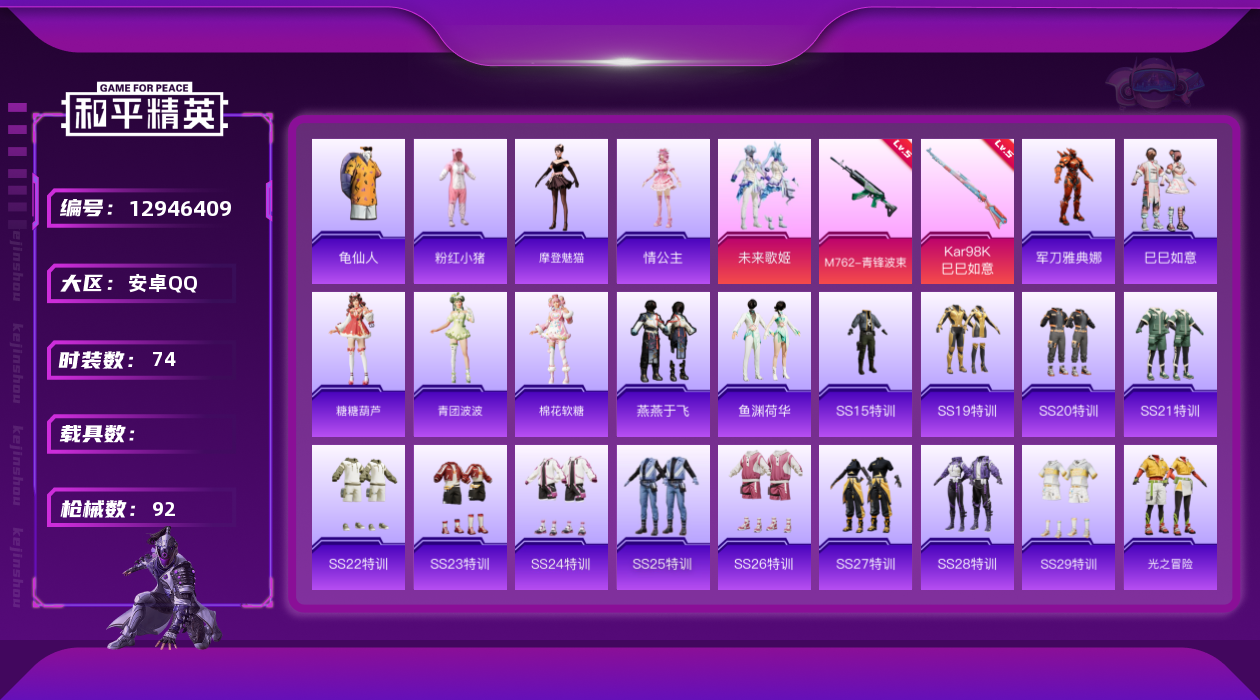Open the SS22特训 outfit card
This screenshot has width=1260, height=700.
pos(358,517)
